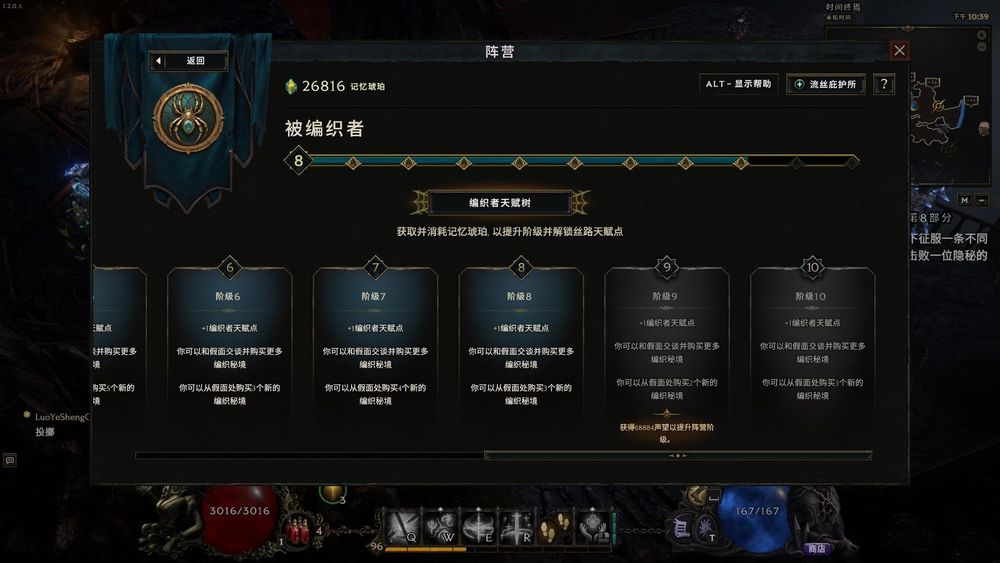Open the question mark help button

pyautogui.click(x=882, y=85)
